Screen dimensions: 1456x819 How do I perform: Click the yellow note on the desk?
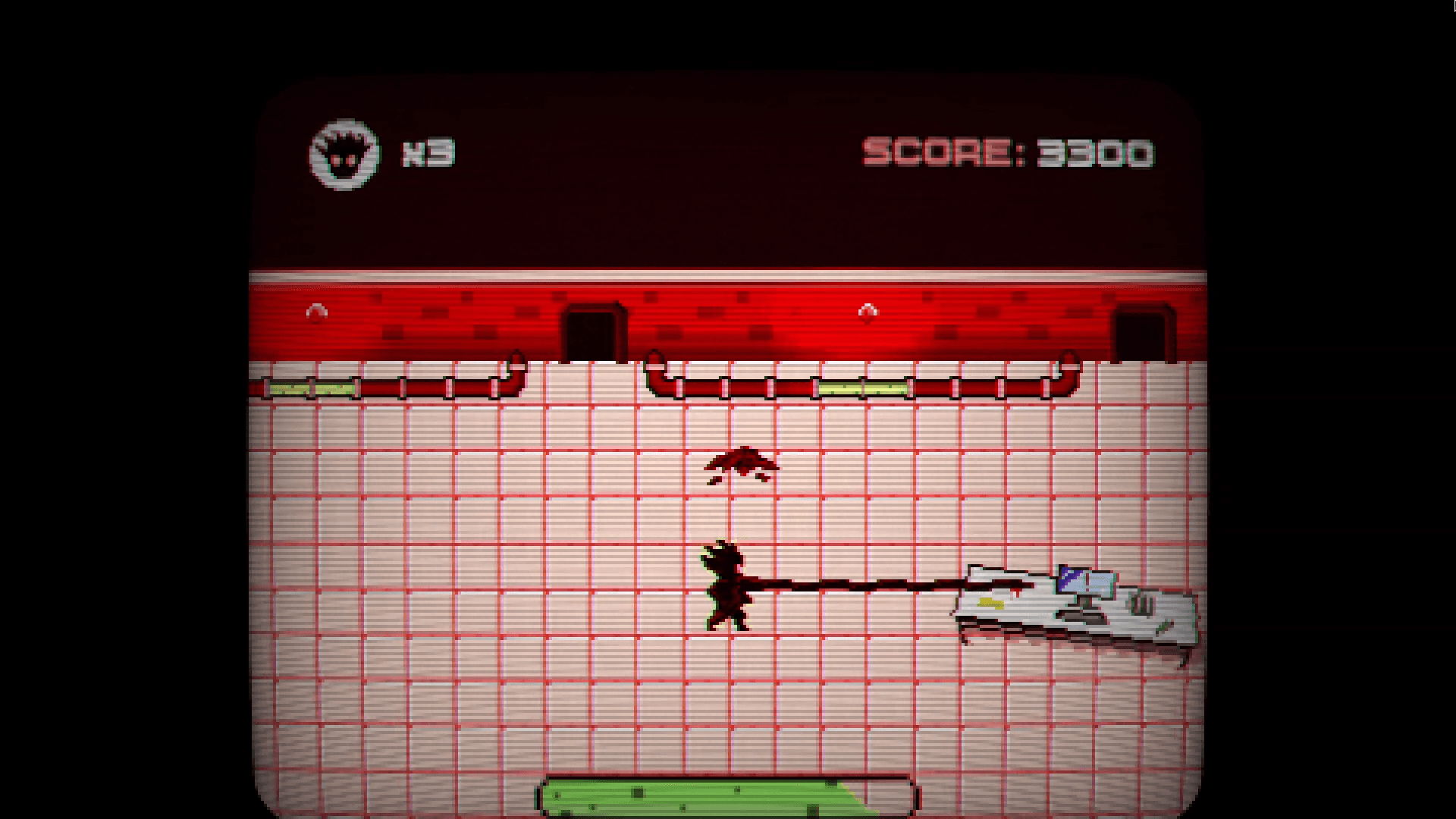[x=991, y=603]
